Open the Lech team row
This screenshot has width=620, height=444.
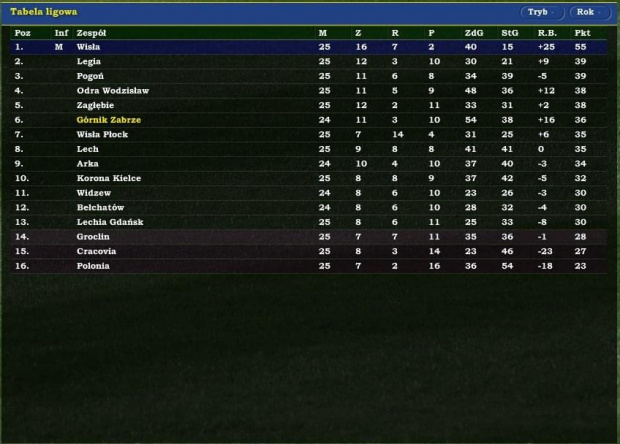(x=88, y=149)
